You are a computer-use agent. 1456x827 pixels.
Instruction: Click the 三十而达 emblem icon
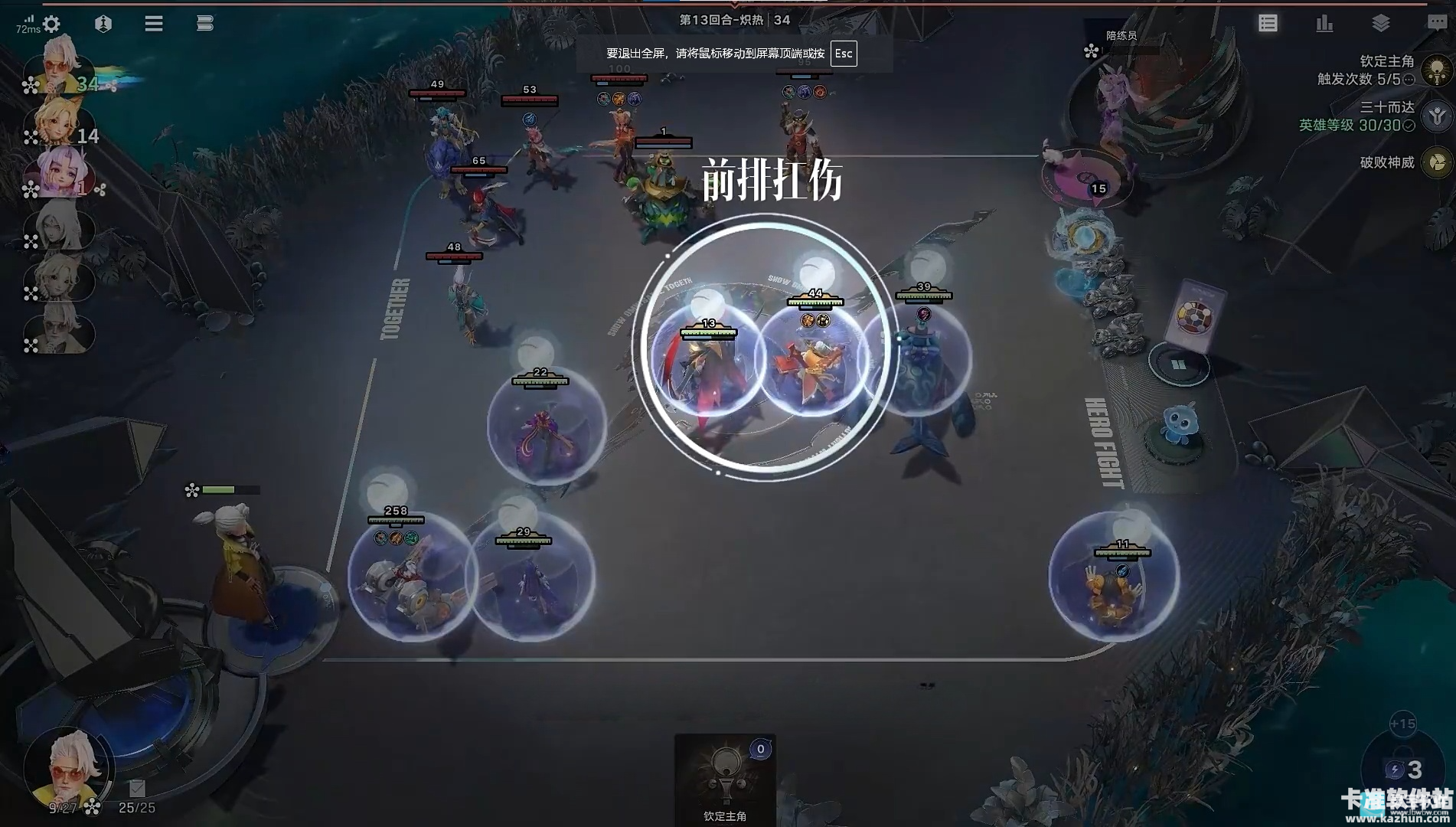(1436, 116)
